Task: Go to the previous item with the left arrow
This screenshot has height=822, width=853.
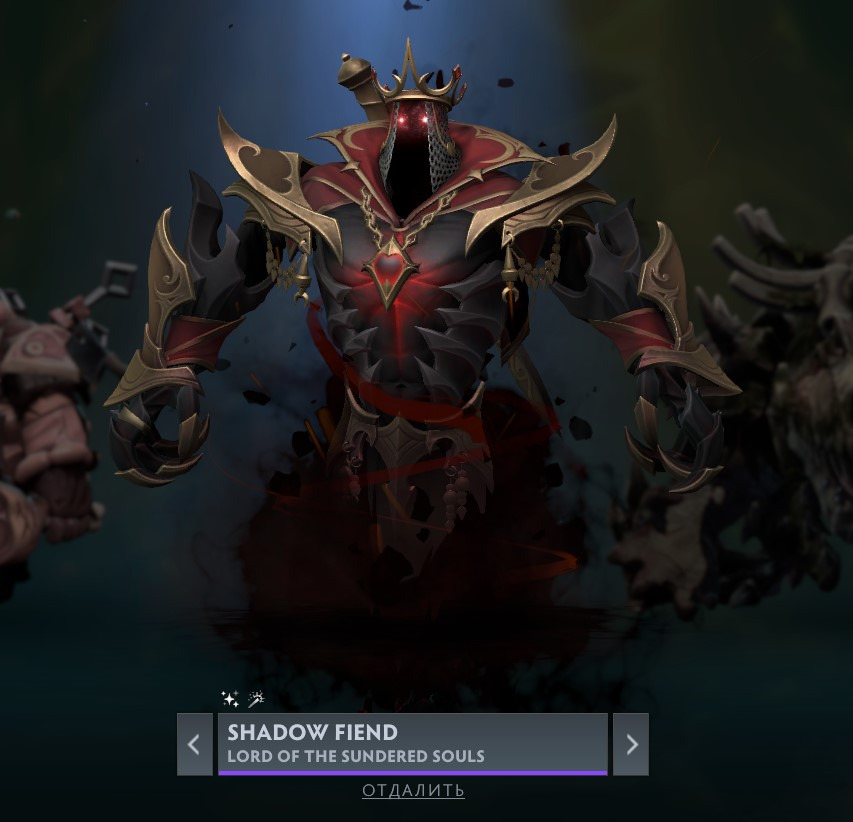Action: click(x=194, y=744)
